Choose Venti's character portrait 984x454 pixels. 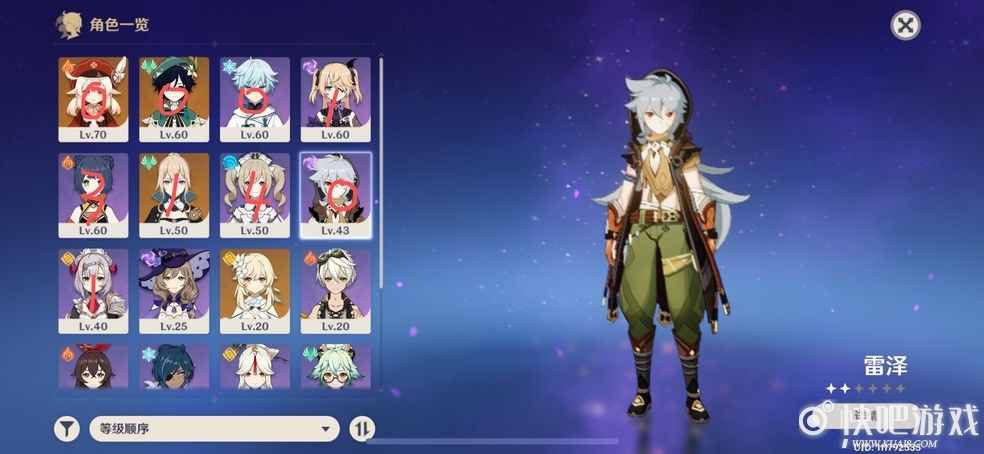174,98
